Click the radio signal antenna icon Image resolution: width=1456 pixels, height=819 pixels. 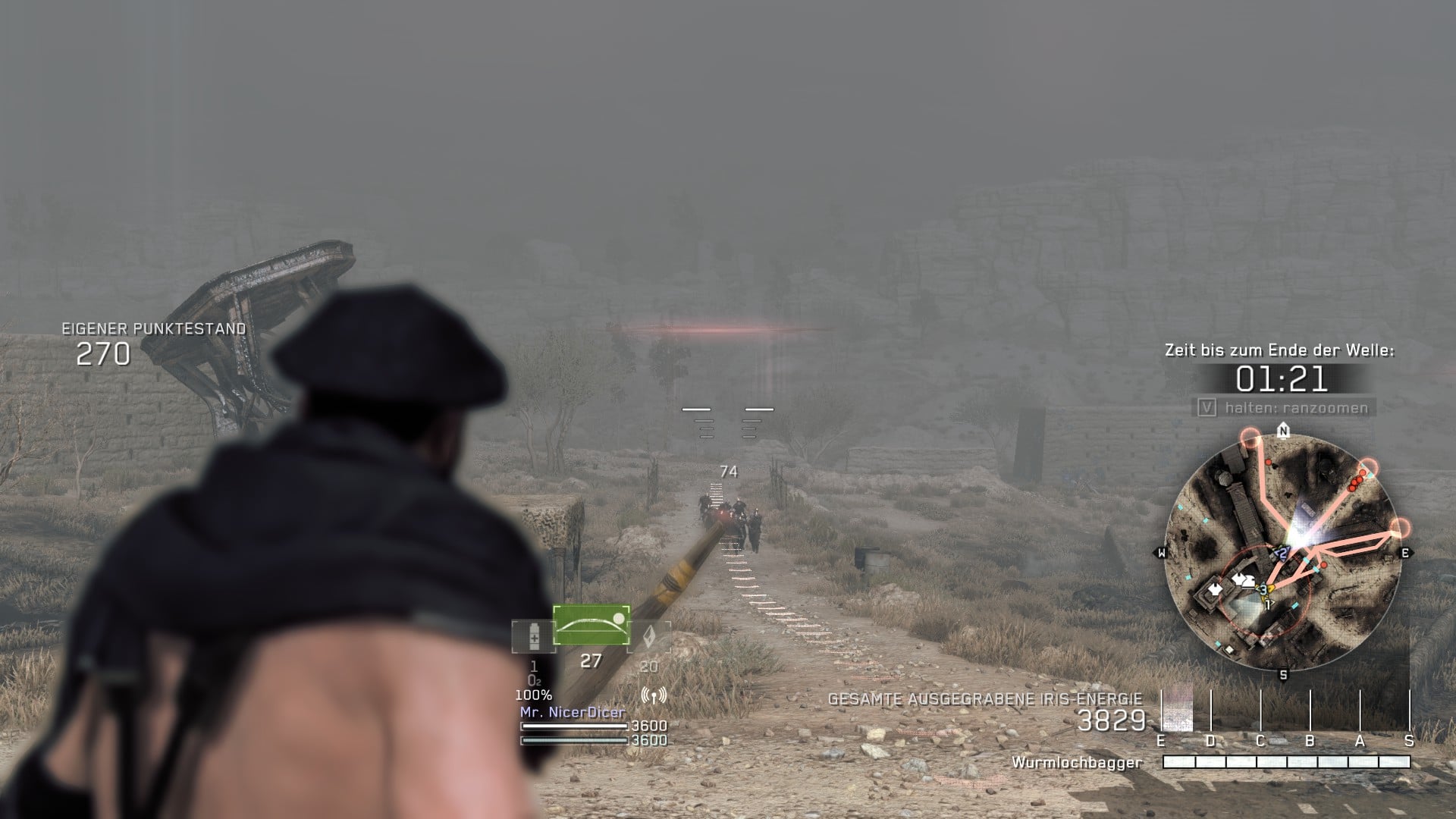point(653,695)
